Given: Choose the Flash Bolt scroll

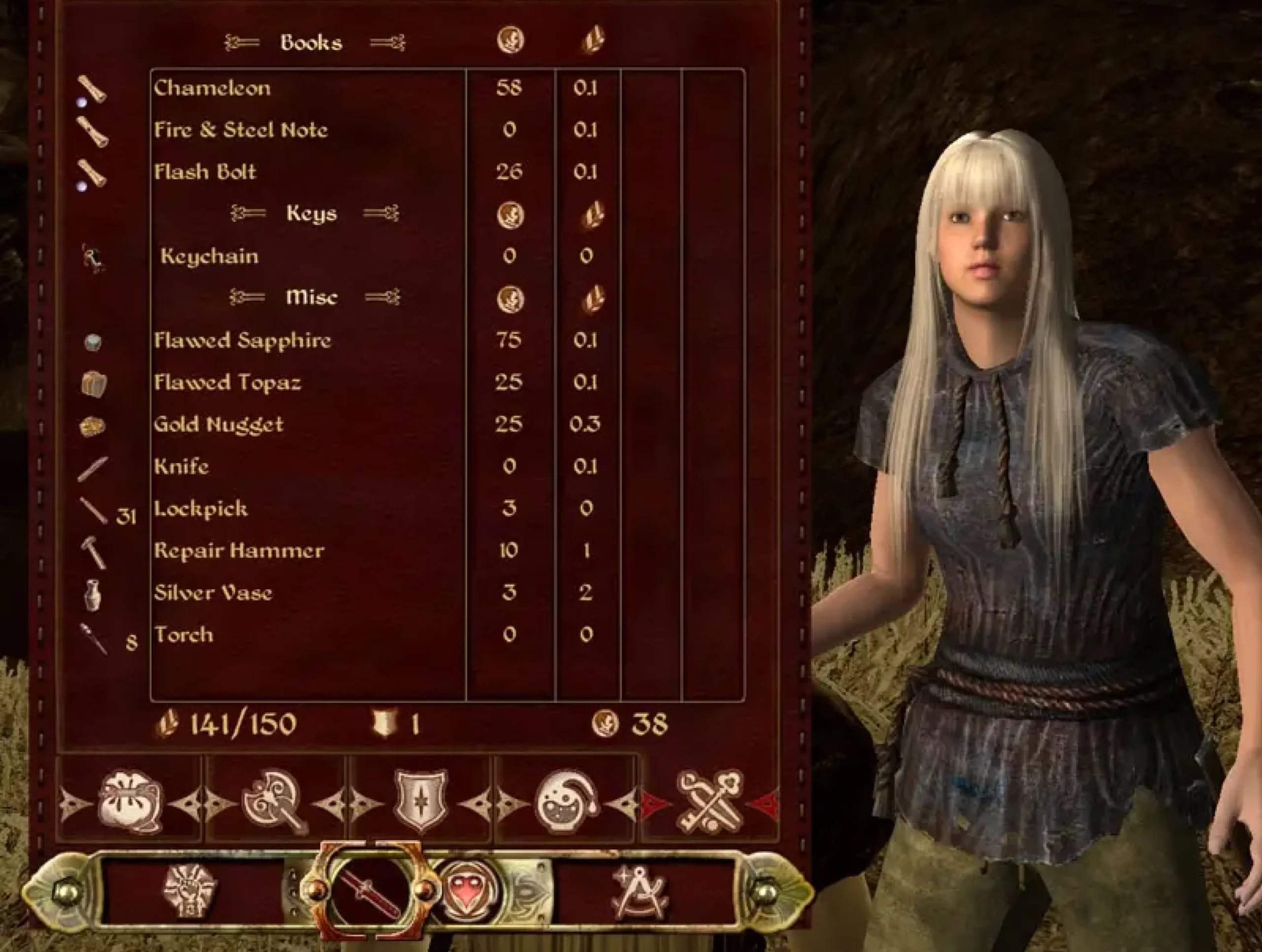Looking at the screenshot, I should tap(205, 171).
